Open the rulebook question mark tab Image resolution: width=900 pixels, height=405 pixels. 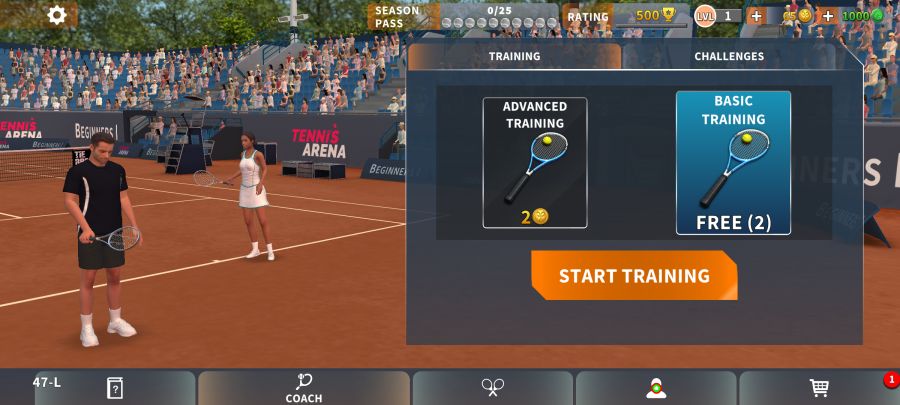coord(115,388)
